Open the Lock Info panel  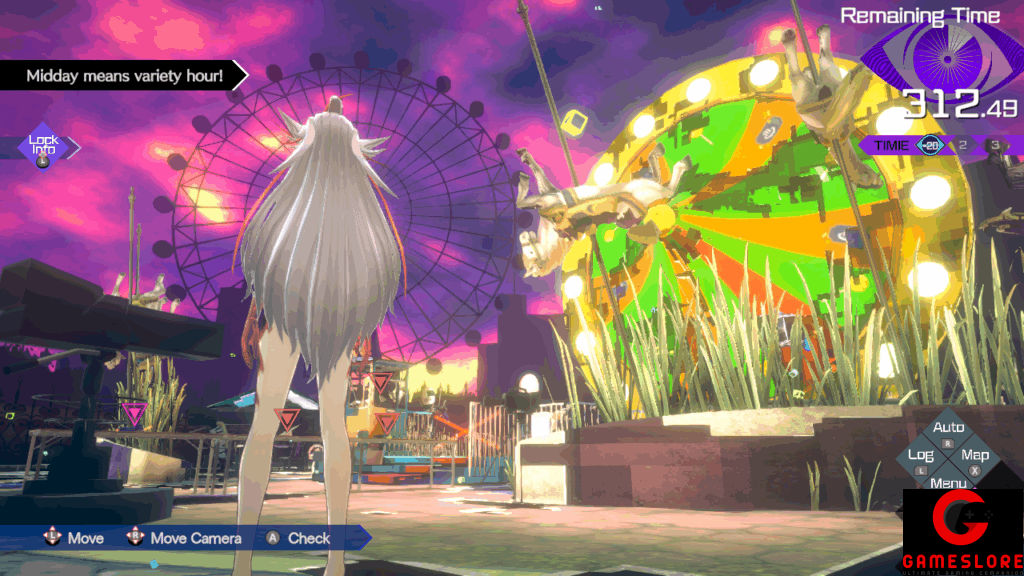click(43, 147)
